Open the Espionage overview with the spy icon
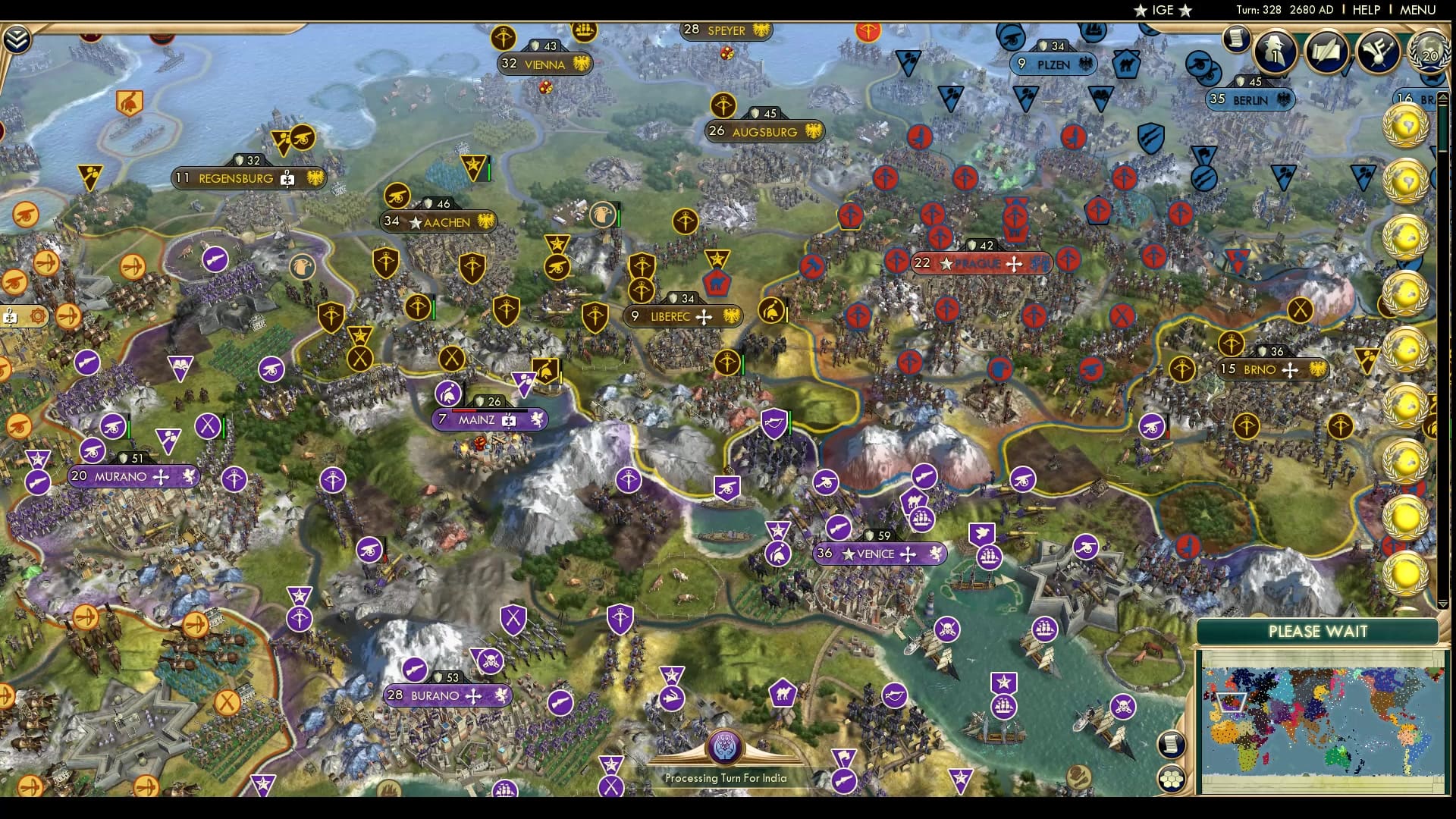1456x819 pixels. (x=1278, y=53)
